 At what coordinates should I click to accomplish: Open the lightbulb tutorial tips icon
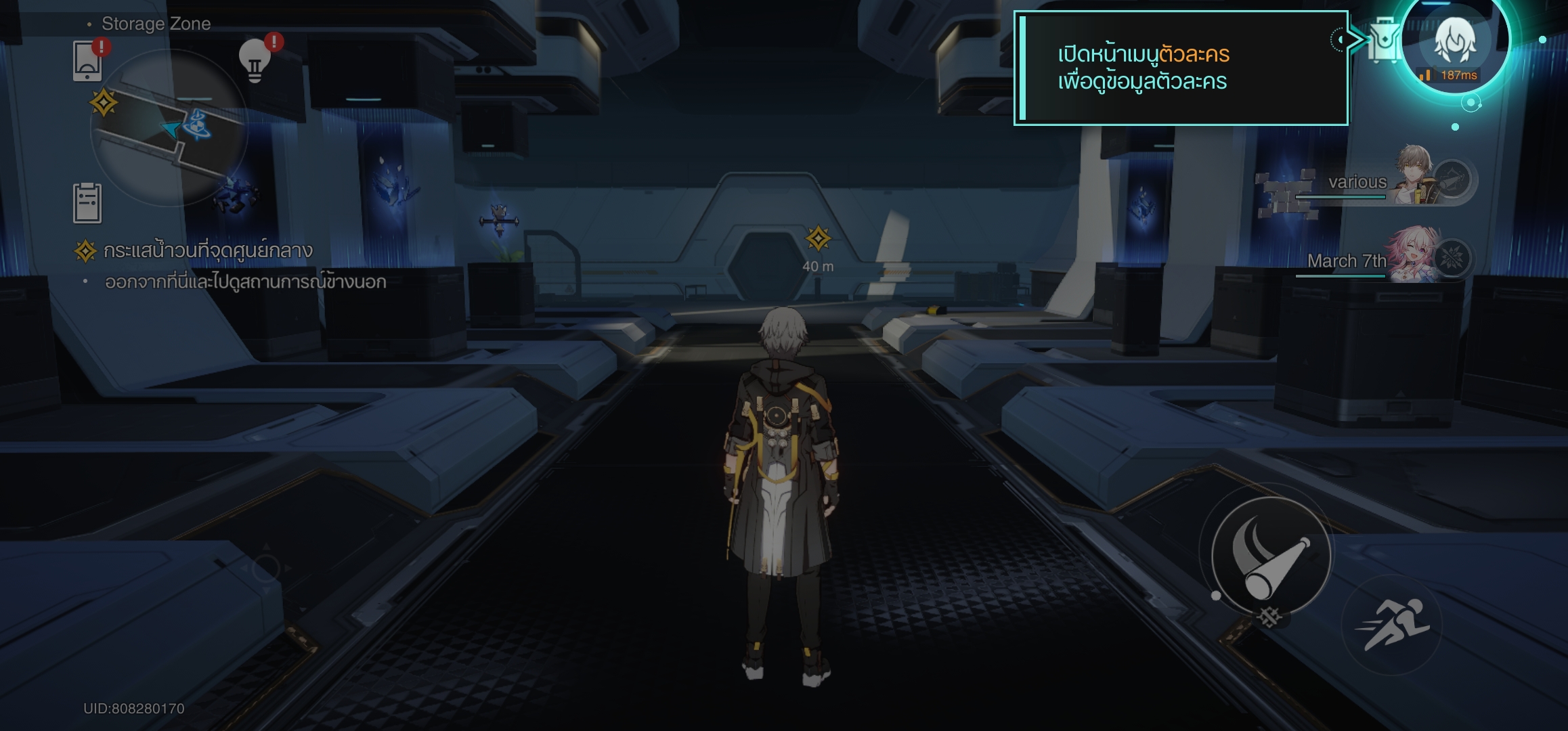click(x=256, y=61)
